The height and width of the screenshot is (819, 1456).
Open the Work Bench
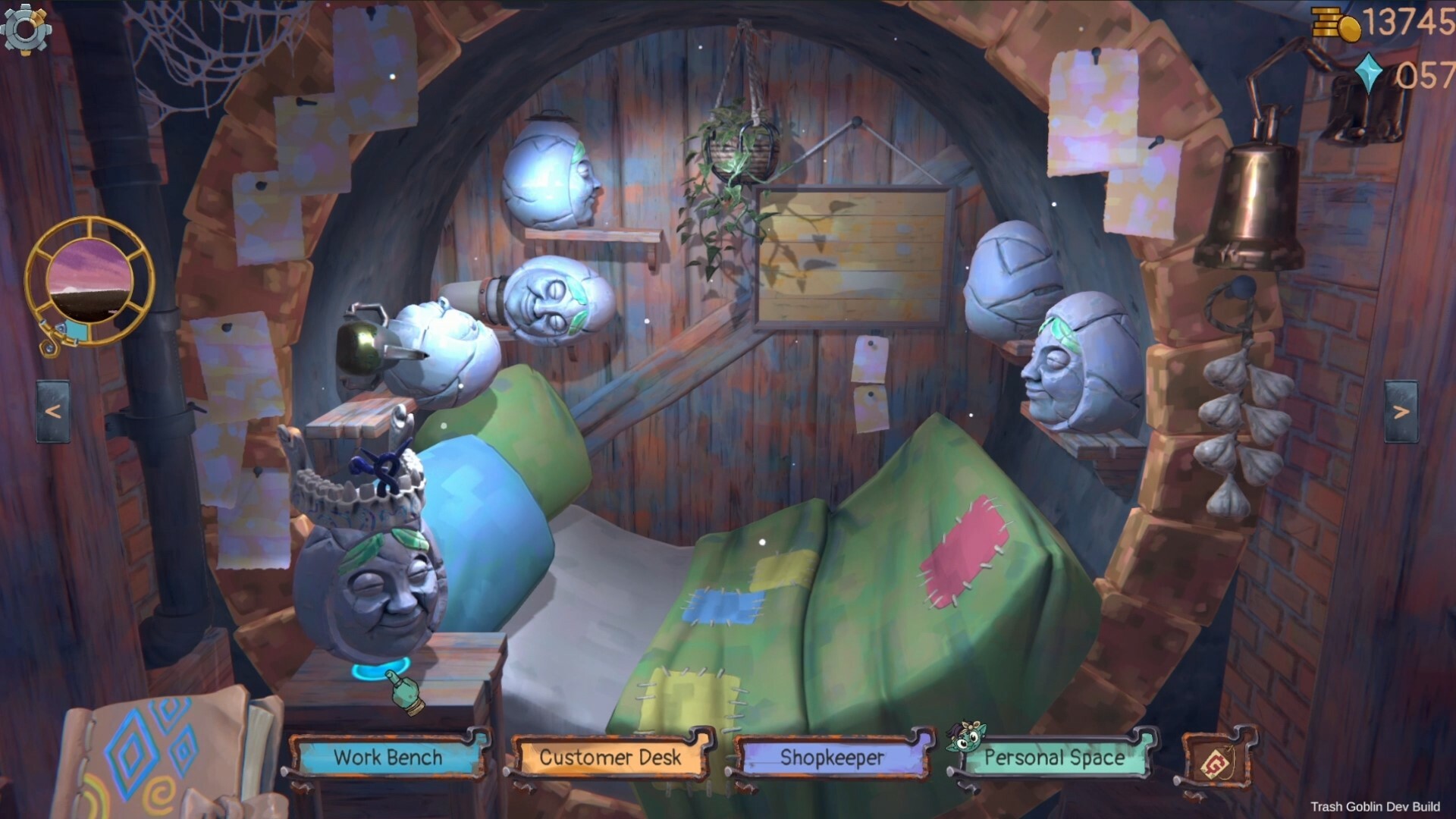pyautogui.click(x=389, y=758)
